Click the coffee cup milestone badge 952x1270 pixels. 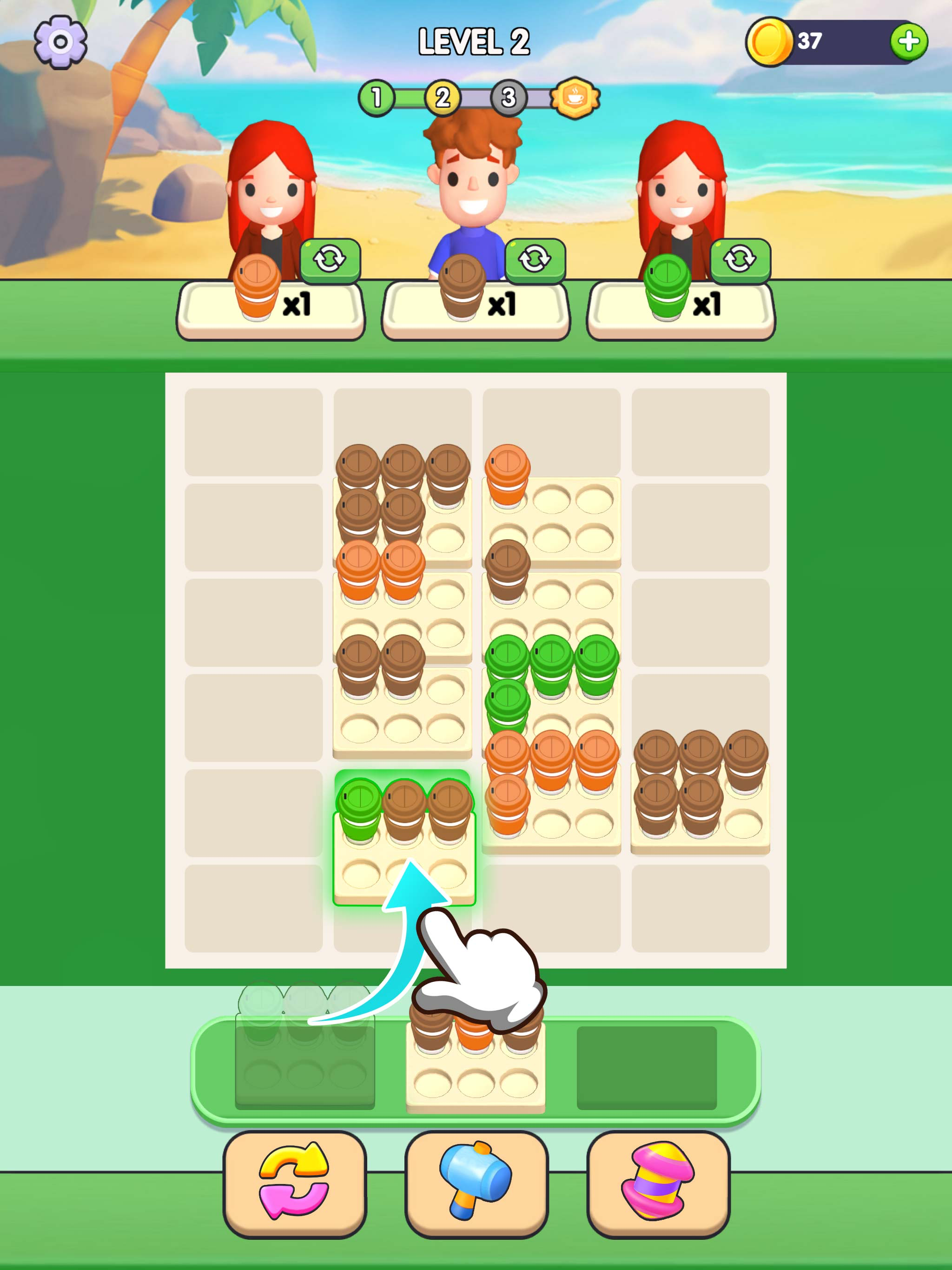click(574, 96)
